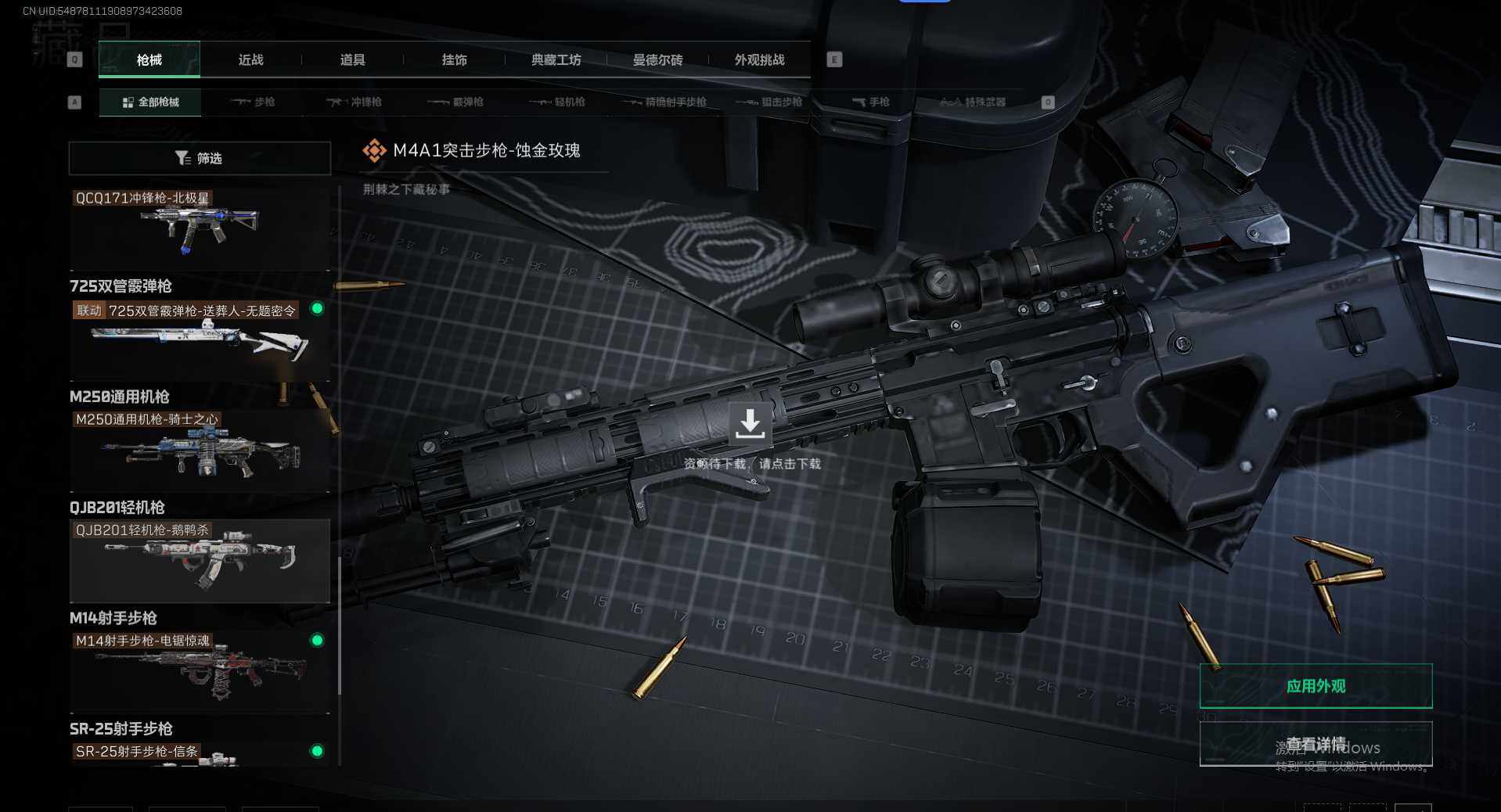The height and width of the screenshot is (812, 1501).
Task: Filter weapons by 冲锋枪 submachine guns
Action: pos(354,102)
